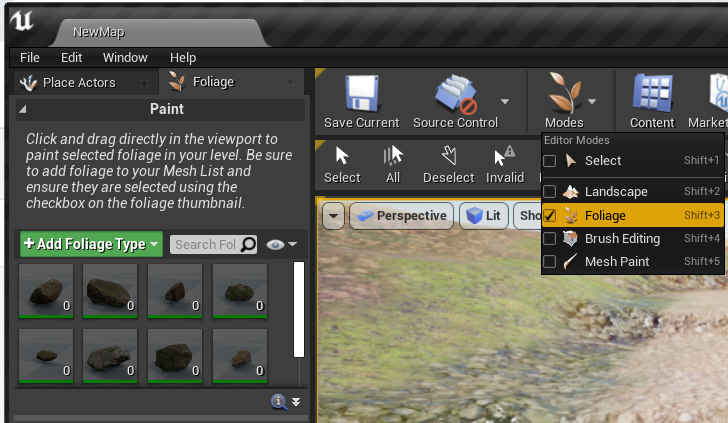Focus the foliage search field
Image resolution: width=728 pixels, height=423 pixels.
coord(205,244)
